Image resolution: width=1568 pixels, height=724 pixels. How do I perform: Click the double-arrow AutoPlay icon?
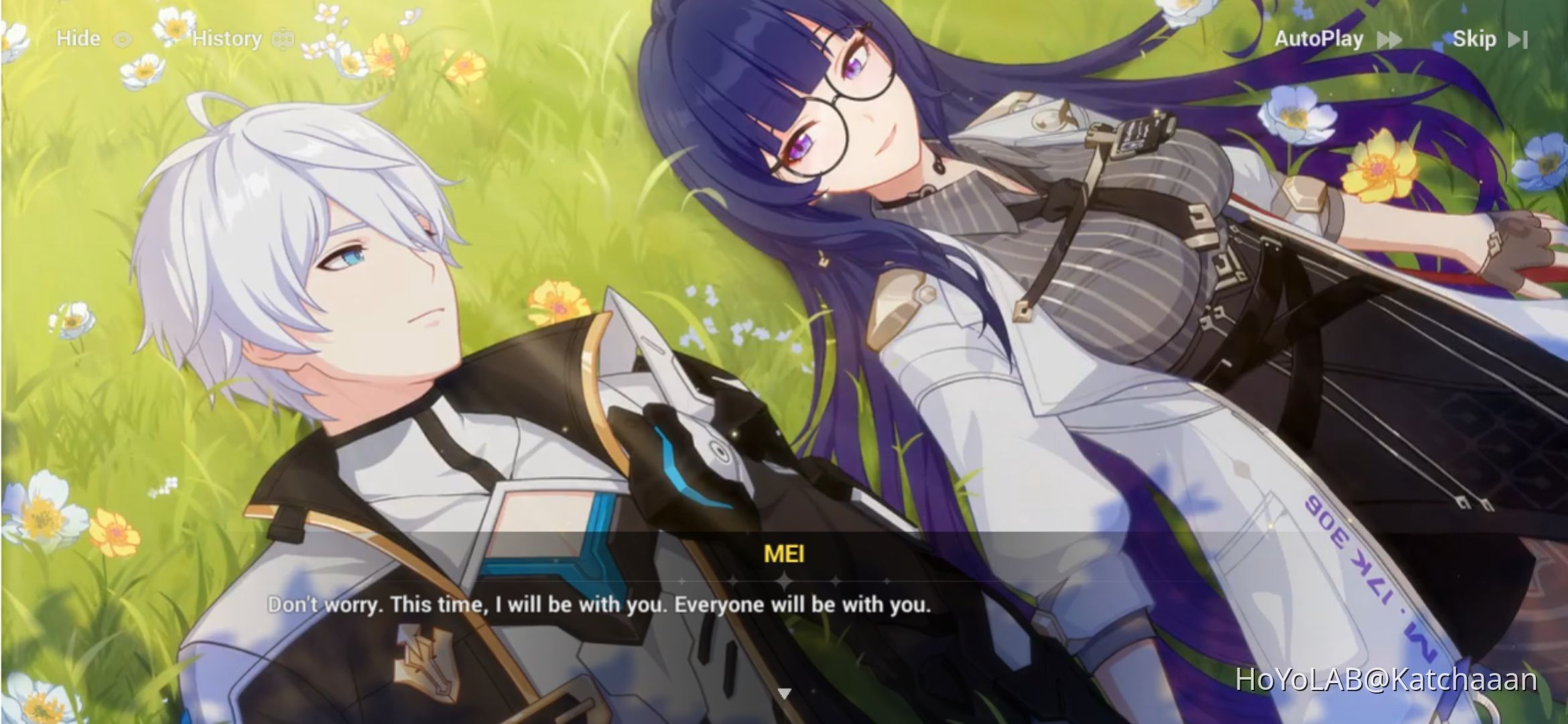pos(1388,39)
